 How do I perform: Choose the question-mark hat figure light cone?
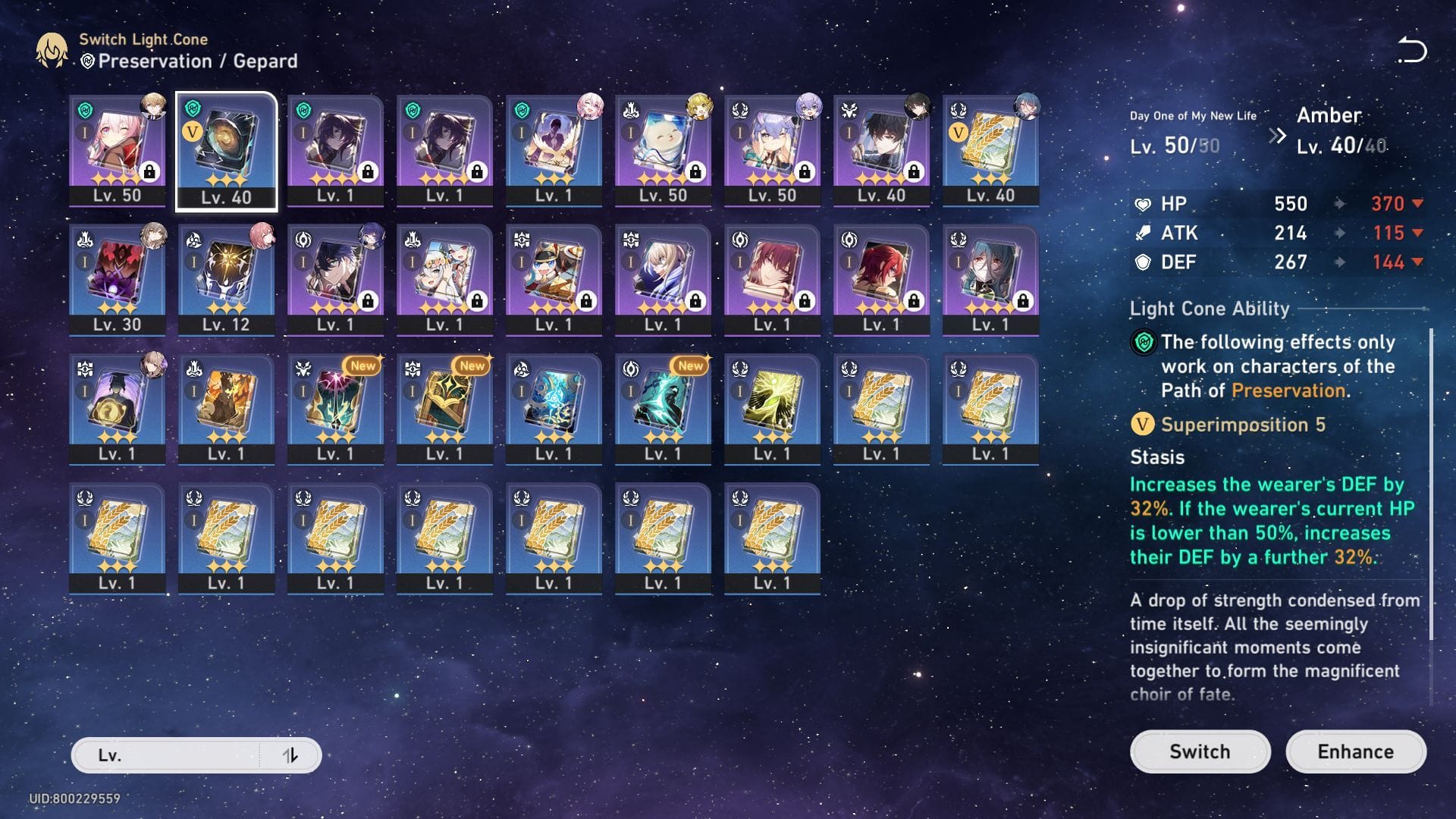coord(118,409)
